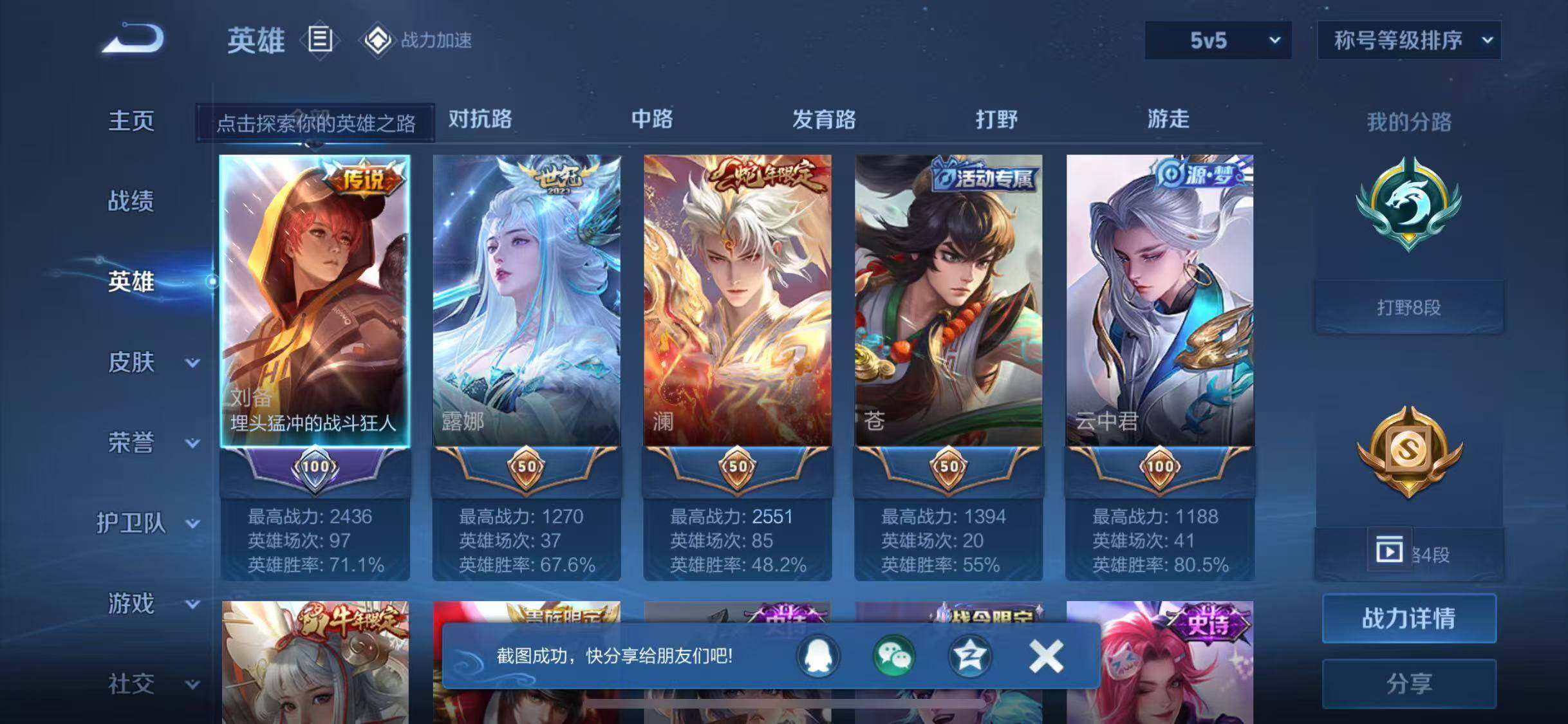Open the 5v5 mode dropdown

click(x=1217, y=41)
